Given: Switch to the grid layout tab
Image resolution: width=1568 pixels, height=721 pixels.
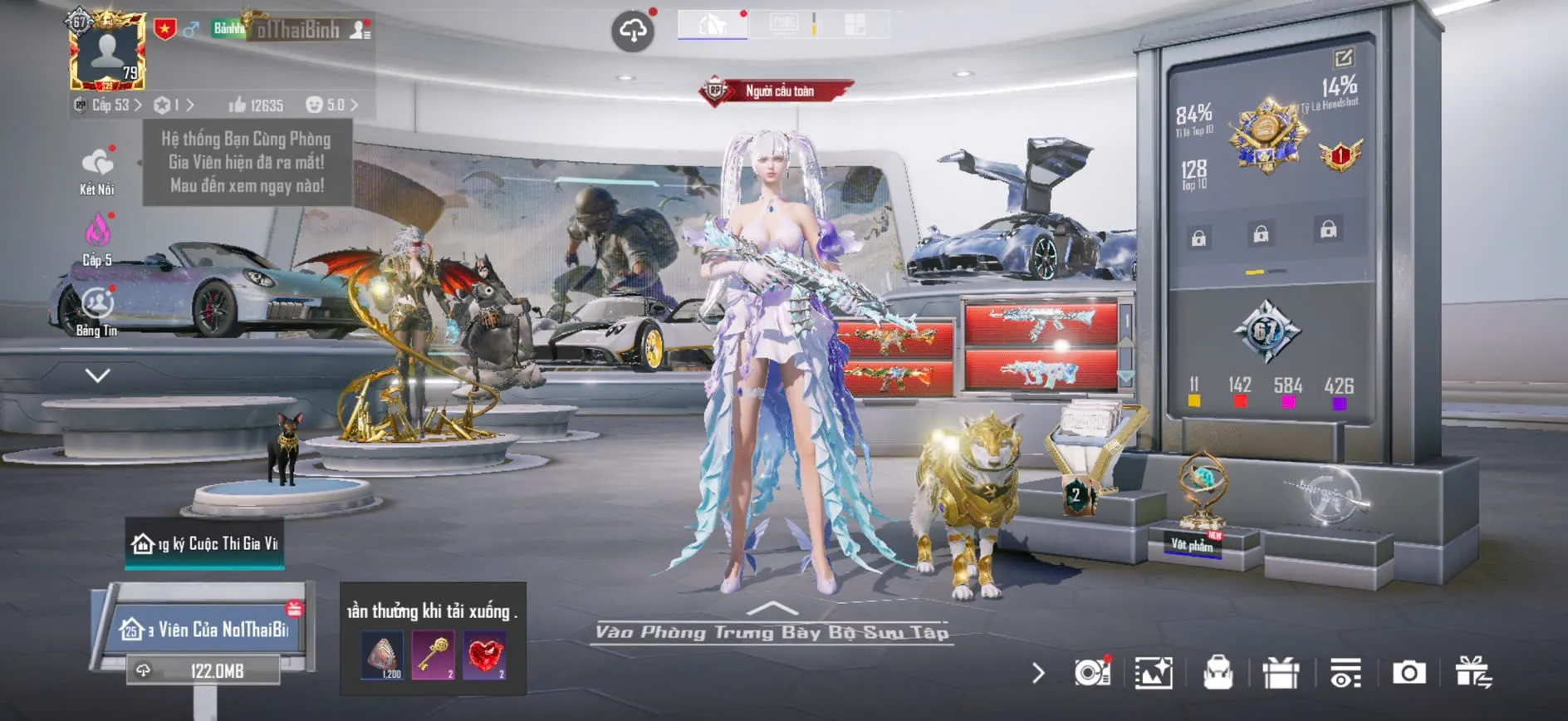Looking at the screenshot, I should [x=855, y=24].
